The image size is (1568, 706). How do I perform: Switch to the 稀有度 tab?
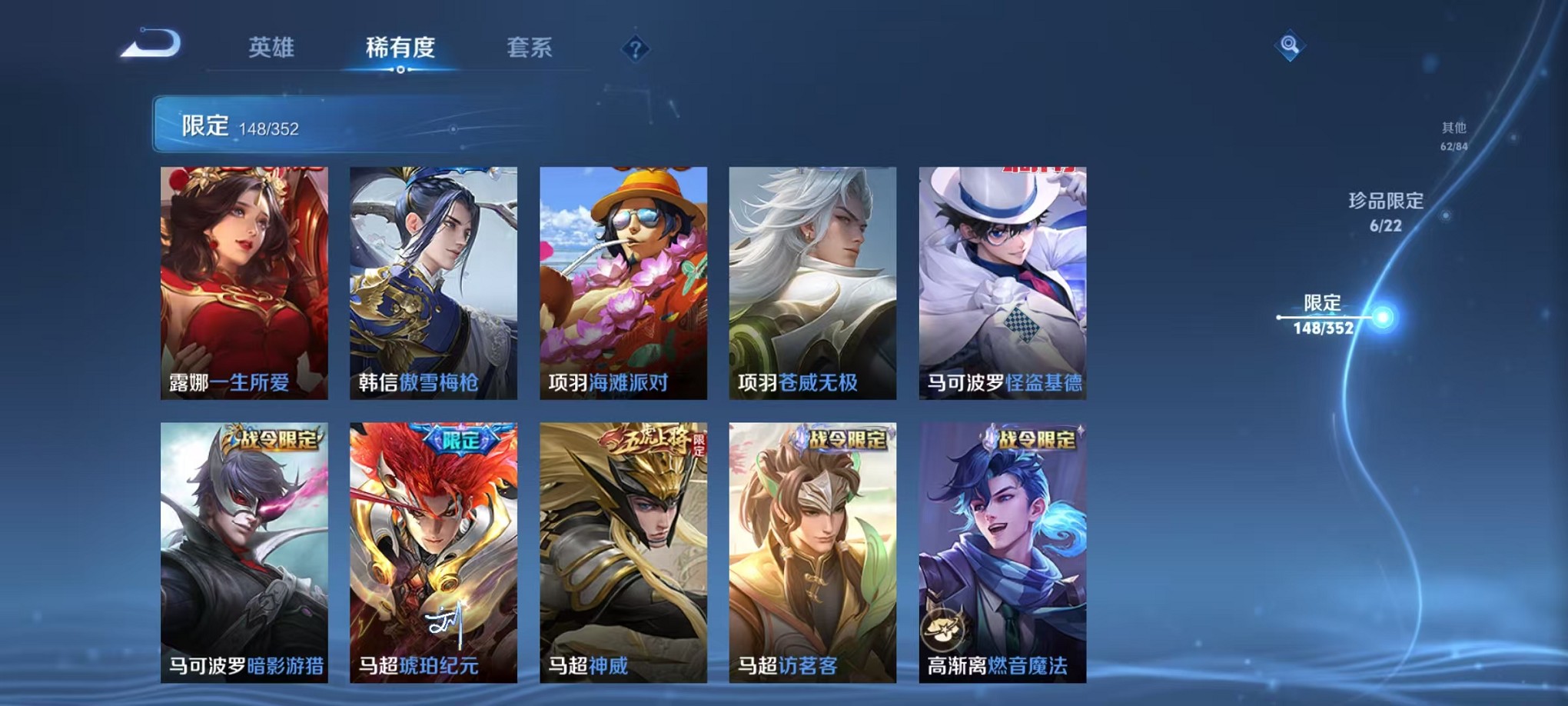point(400,48)
